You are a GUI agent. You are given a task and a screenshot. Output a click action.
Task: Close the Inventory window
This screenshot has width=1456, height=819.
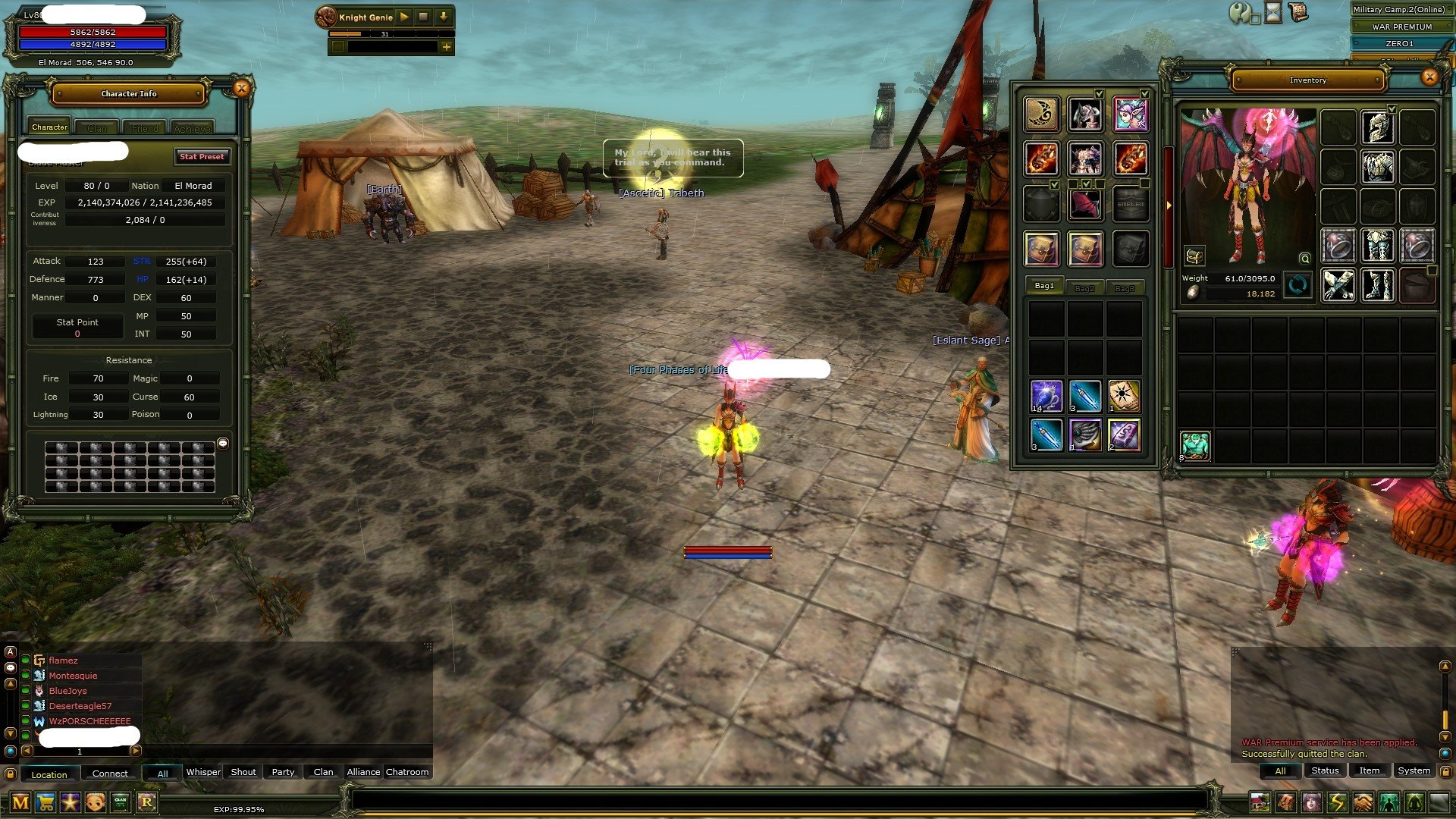(x=1429, y=77)
